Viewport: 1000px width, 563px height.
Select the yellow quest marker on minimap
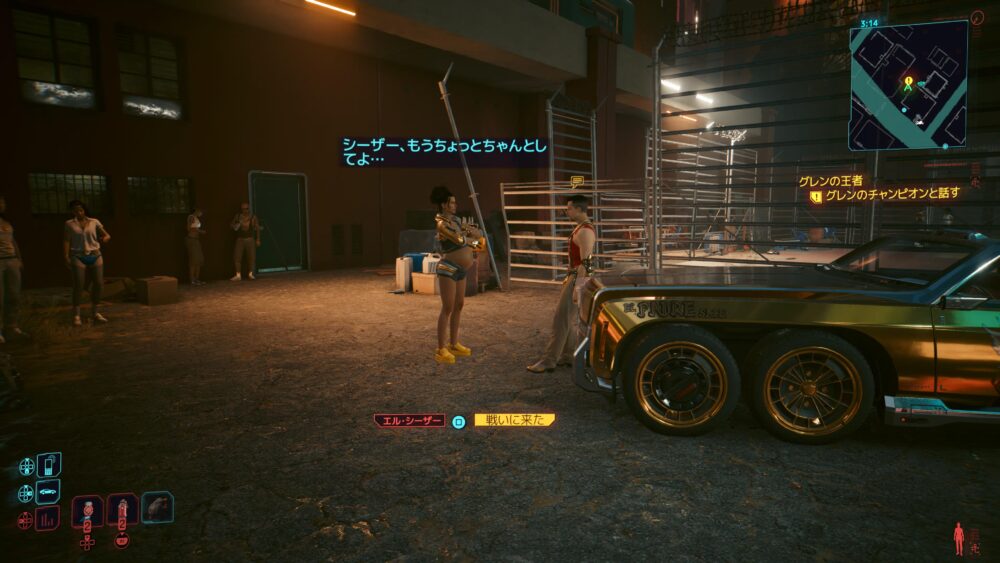point(908,79)
